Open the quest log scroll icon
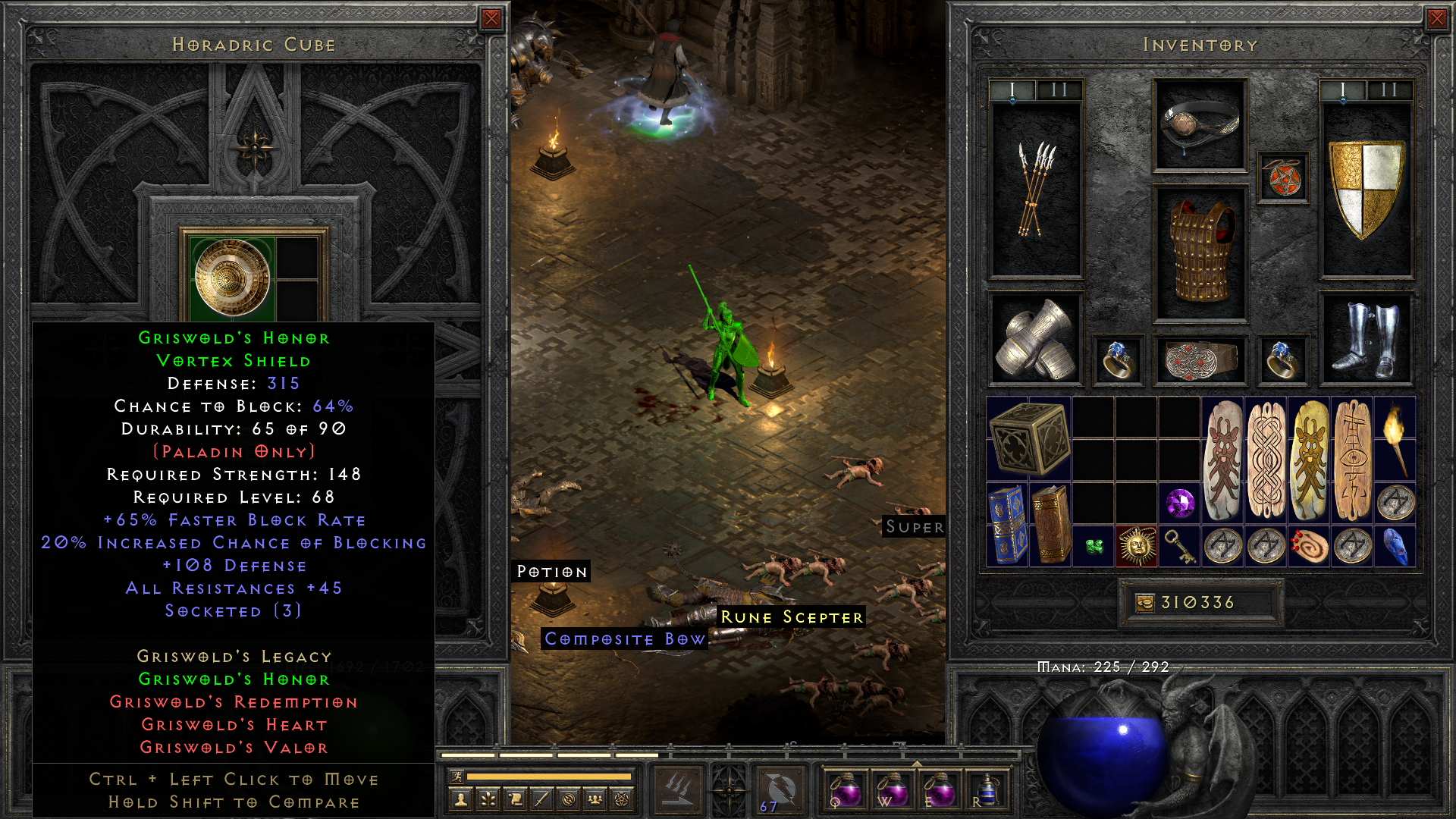This screenshot has height=819, width=1456. 516,801
